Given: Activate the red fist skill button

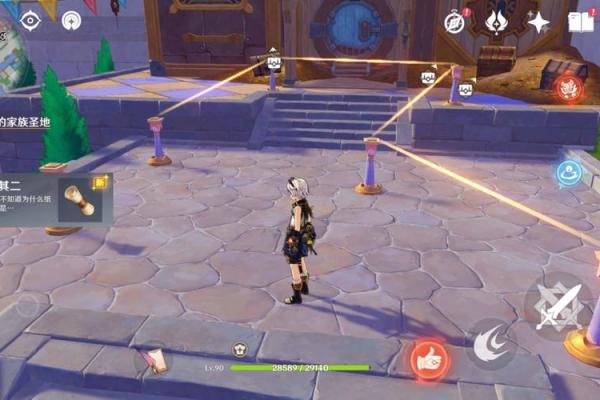Looking at the screenshot, I should (430, 358).
